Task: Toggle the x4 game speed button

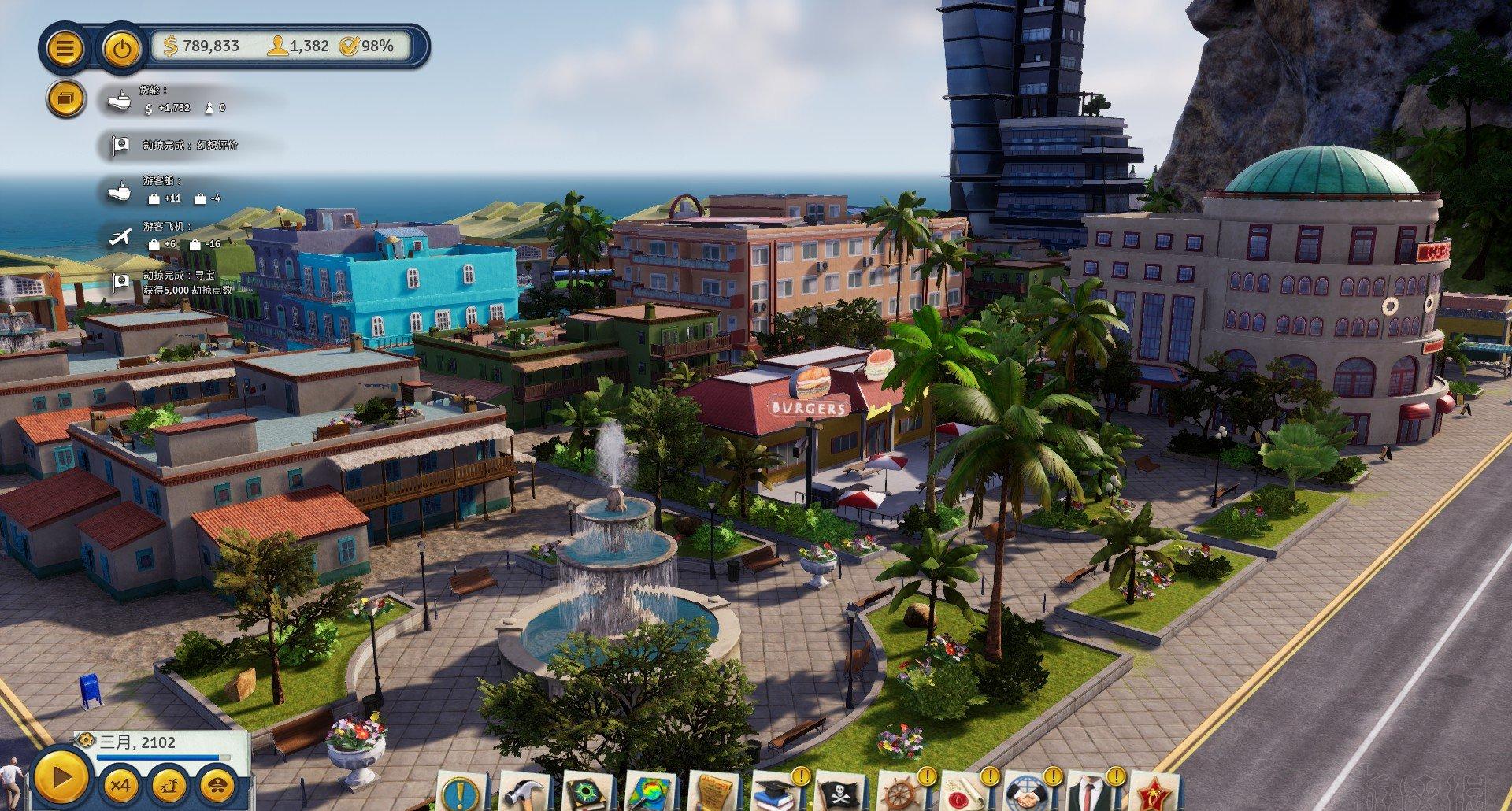Action: (x=120, y=785)
